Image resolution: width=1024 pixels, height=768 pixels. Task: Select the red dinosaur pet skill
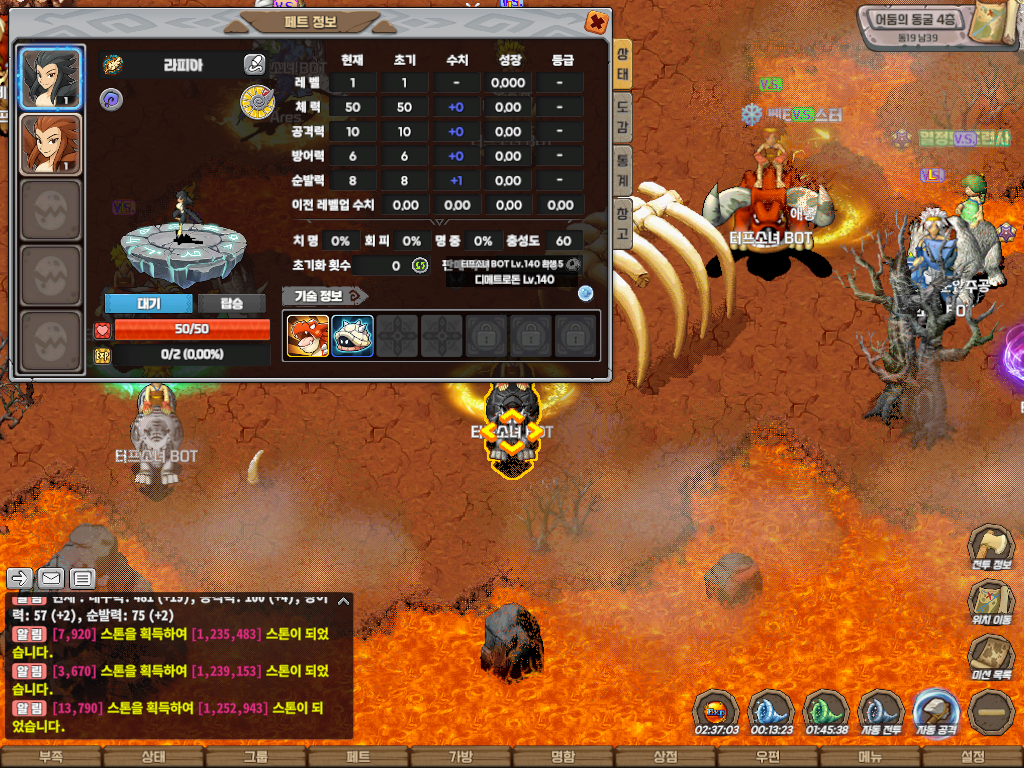coord(308,335)
